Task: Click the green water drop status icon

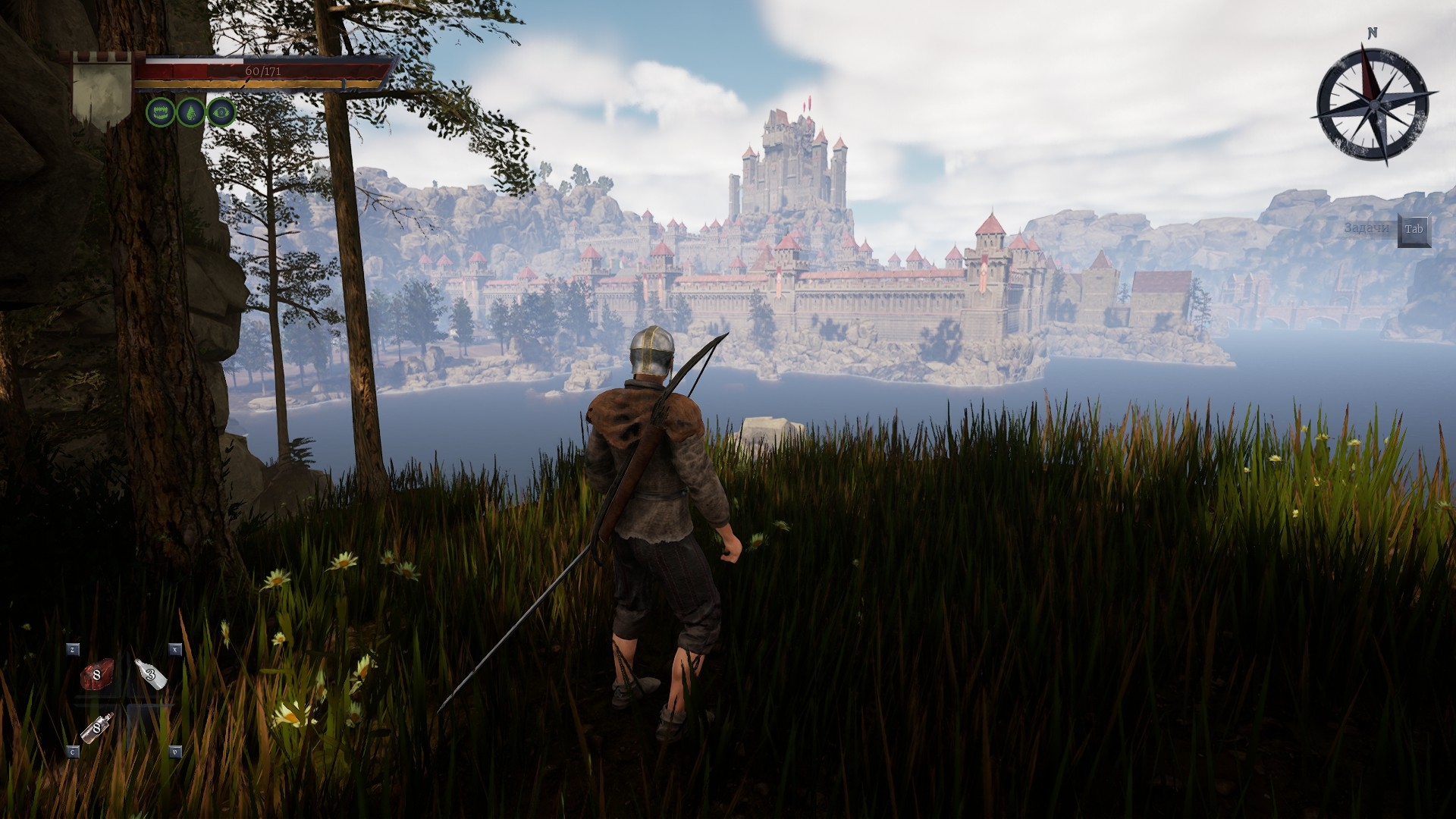Action: click(190, 113)
